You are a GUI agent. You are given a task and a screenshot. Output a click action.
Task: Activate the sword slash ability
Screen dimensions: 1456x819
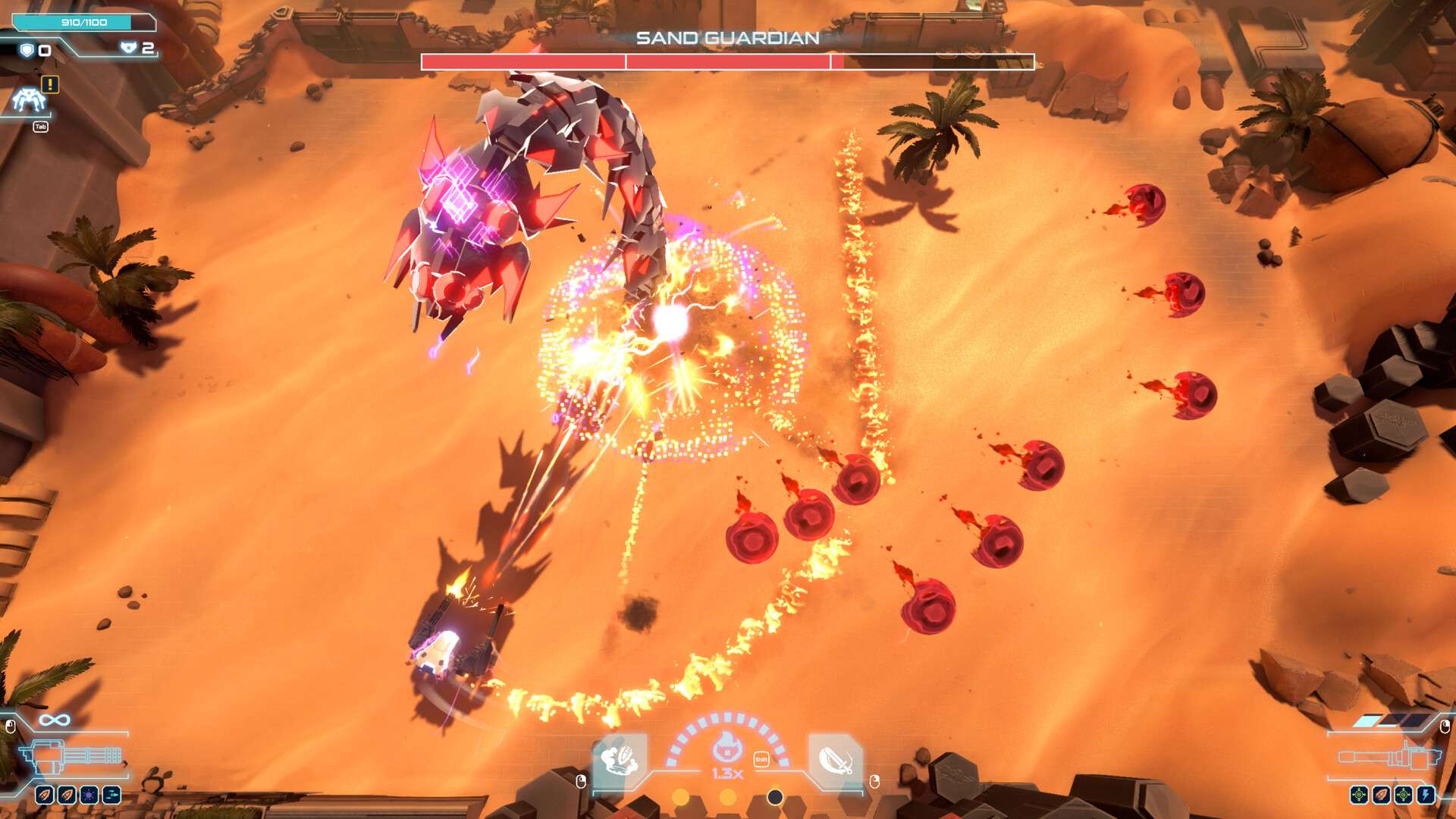coord(835,759)
